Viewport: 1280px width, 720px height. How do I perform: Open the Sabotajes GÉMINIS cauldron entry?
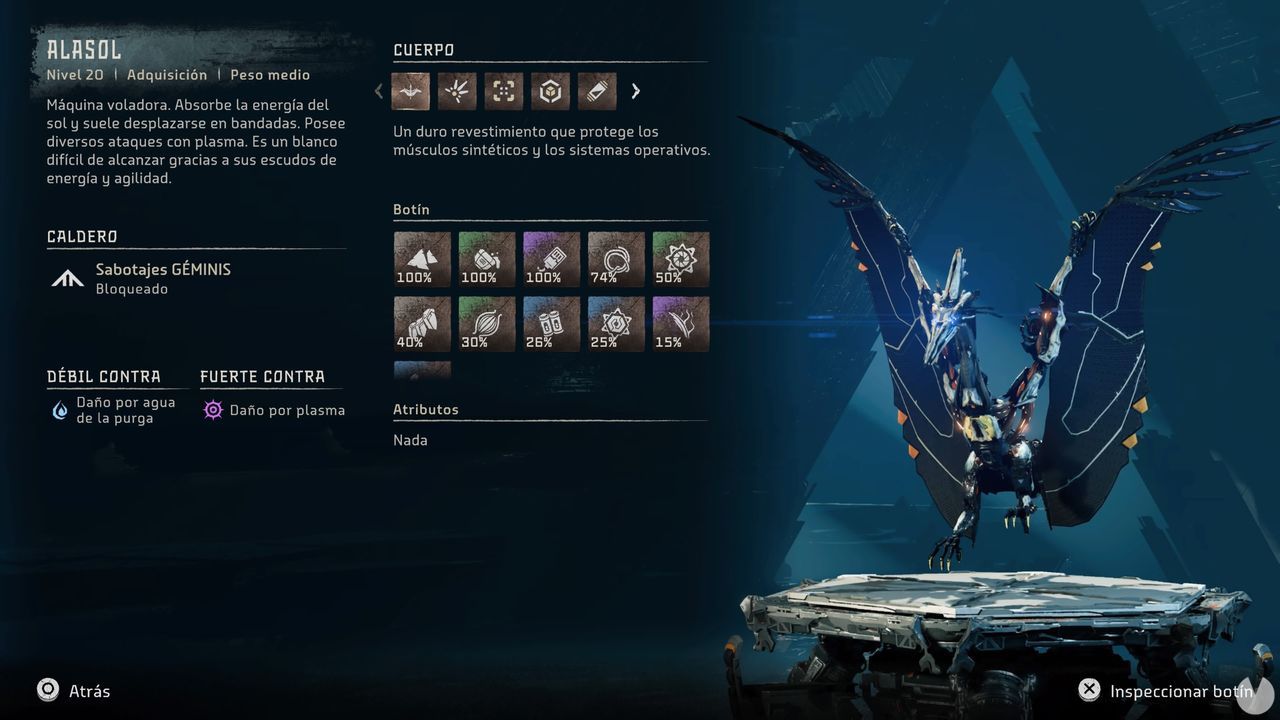(163, 278)
